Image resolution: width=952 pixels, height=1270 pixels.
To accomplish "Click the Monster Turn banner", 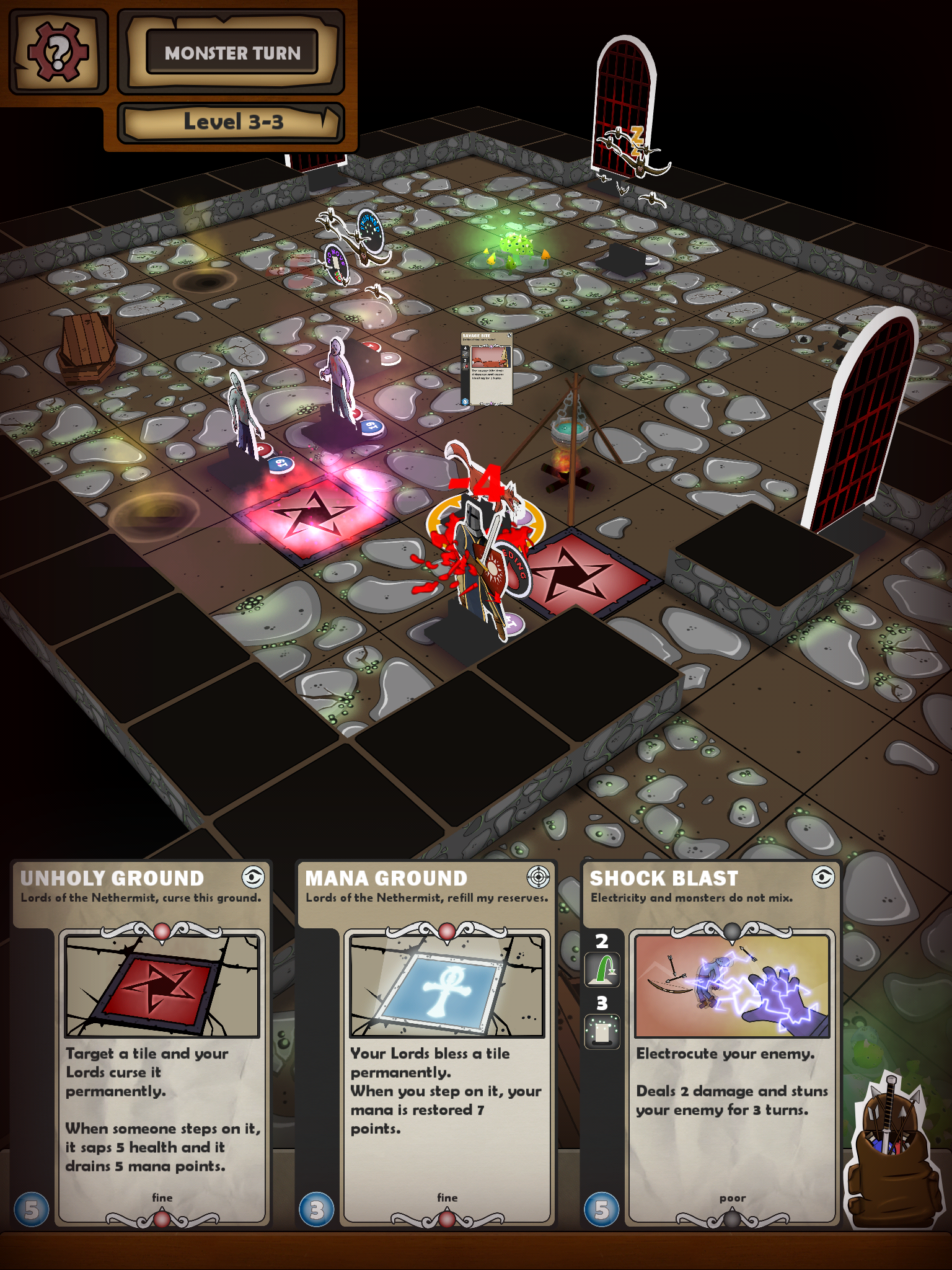I will 232,53.
